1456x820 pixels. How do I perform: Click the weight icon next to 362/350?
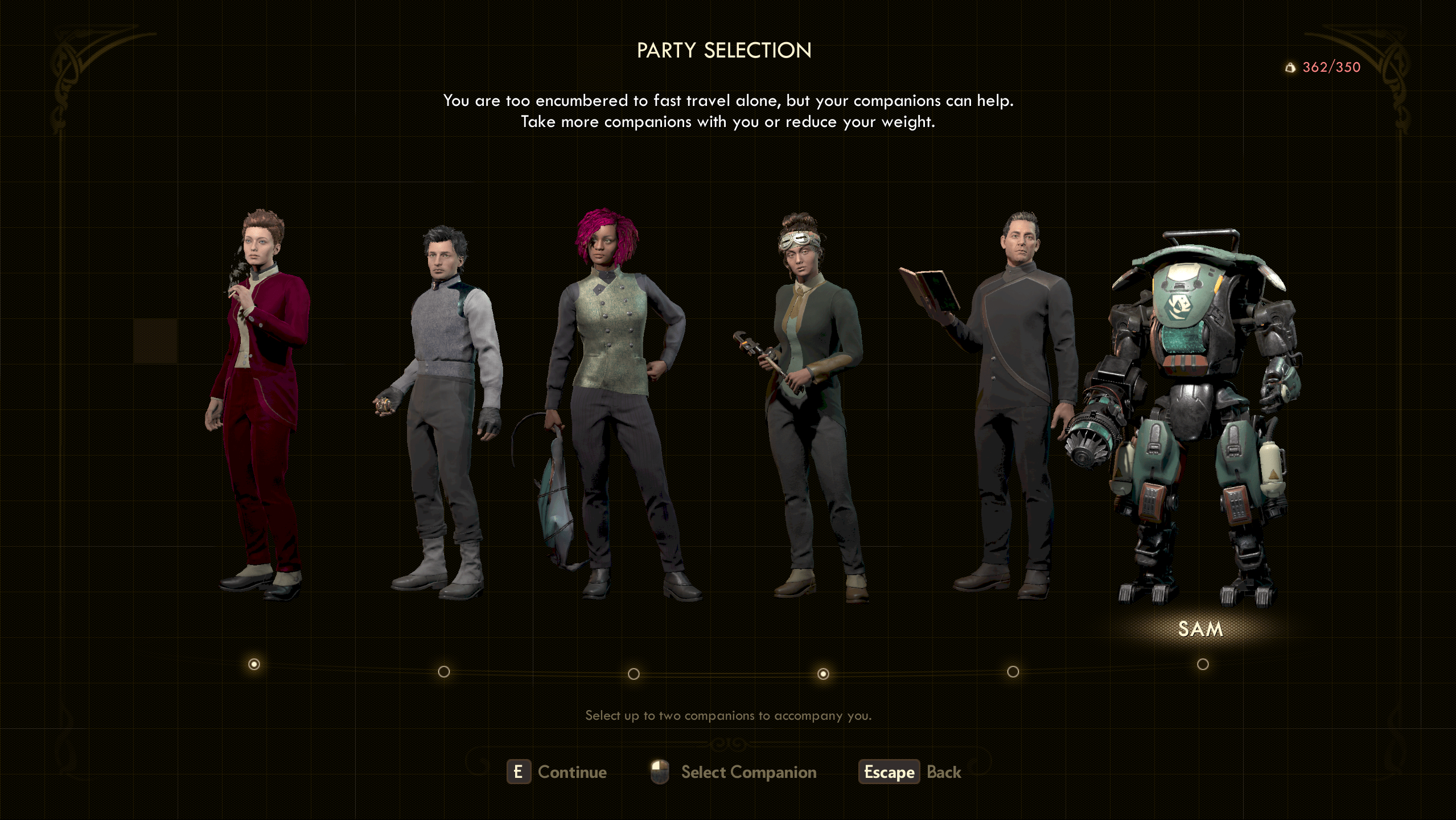pyautogui.click(x=1291, y=67)
